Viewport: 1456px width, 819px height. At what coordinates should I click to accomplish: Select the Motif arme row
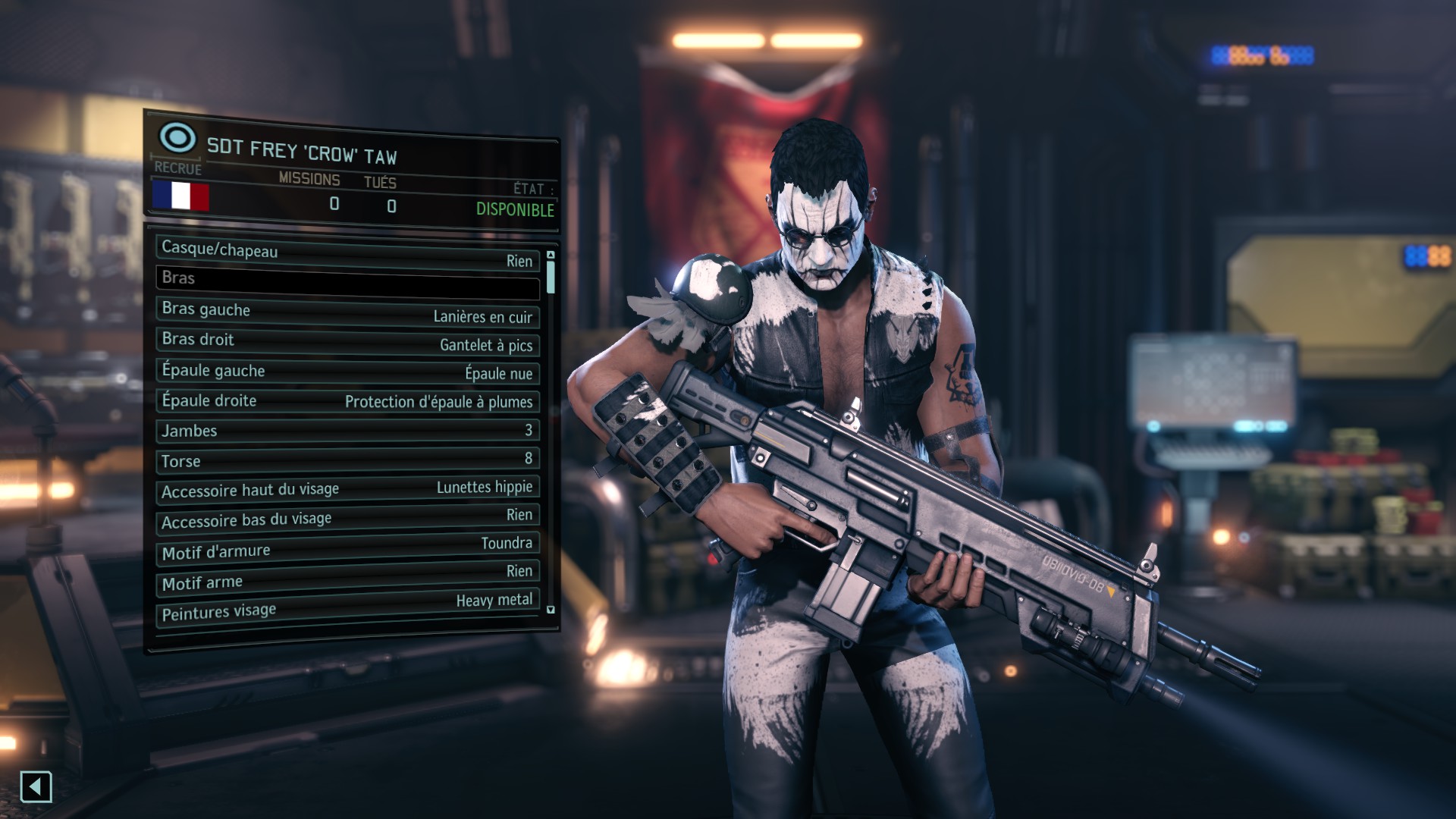[x=347, y=578]
